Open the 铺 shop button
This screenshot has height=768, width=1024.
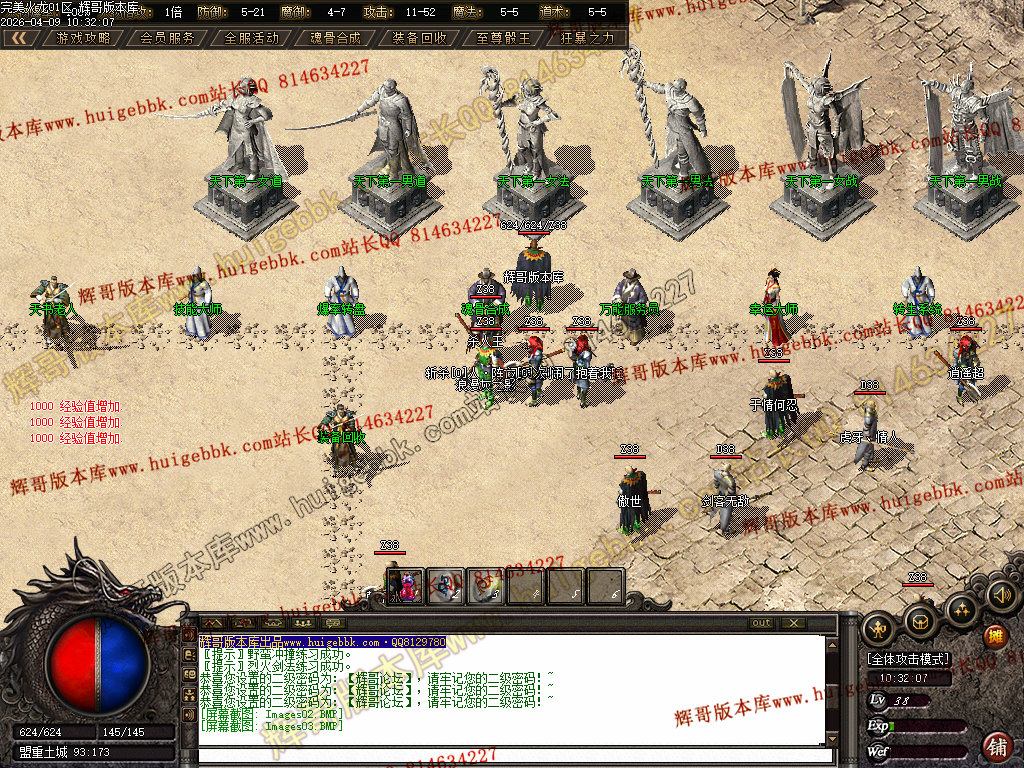click(x=997, y=745)
